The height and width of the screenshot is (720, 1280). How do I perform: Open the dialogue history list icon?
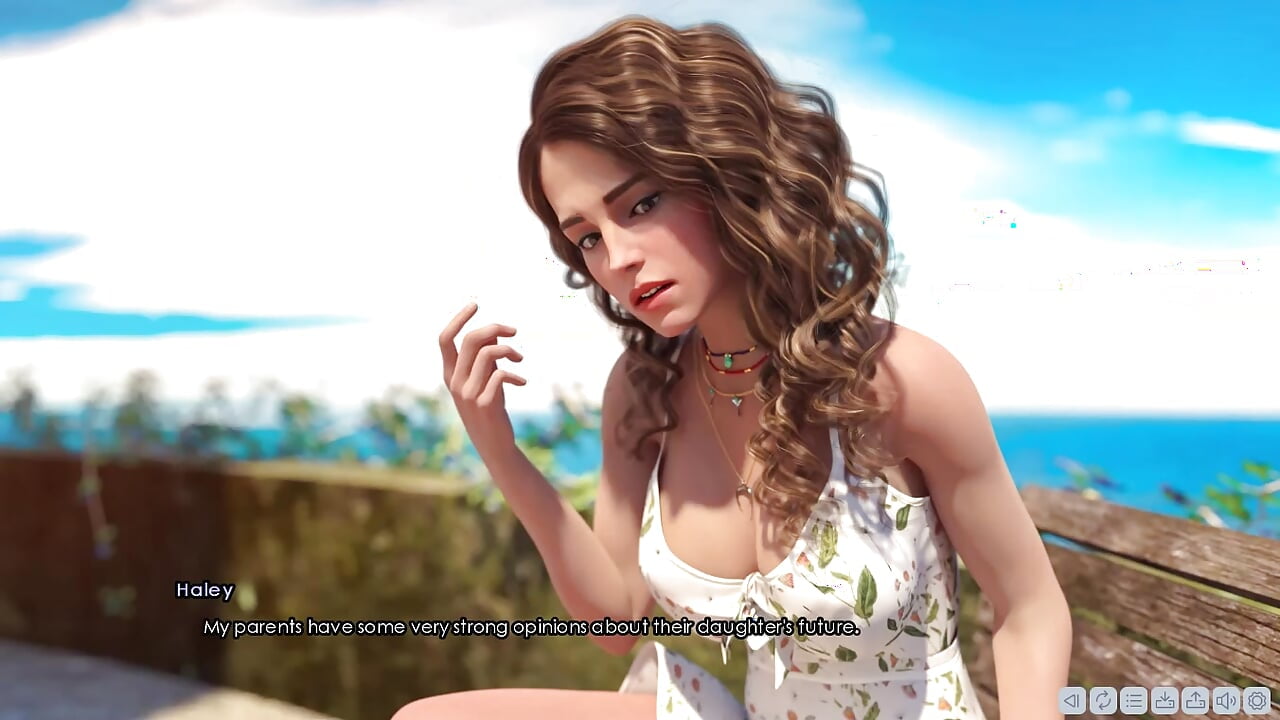[1134, 700]
